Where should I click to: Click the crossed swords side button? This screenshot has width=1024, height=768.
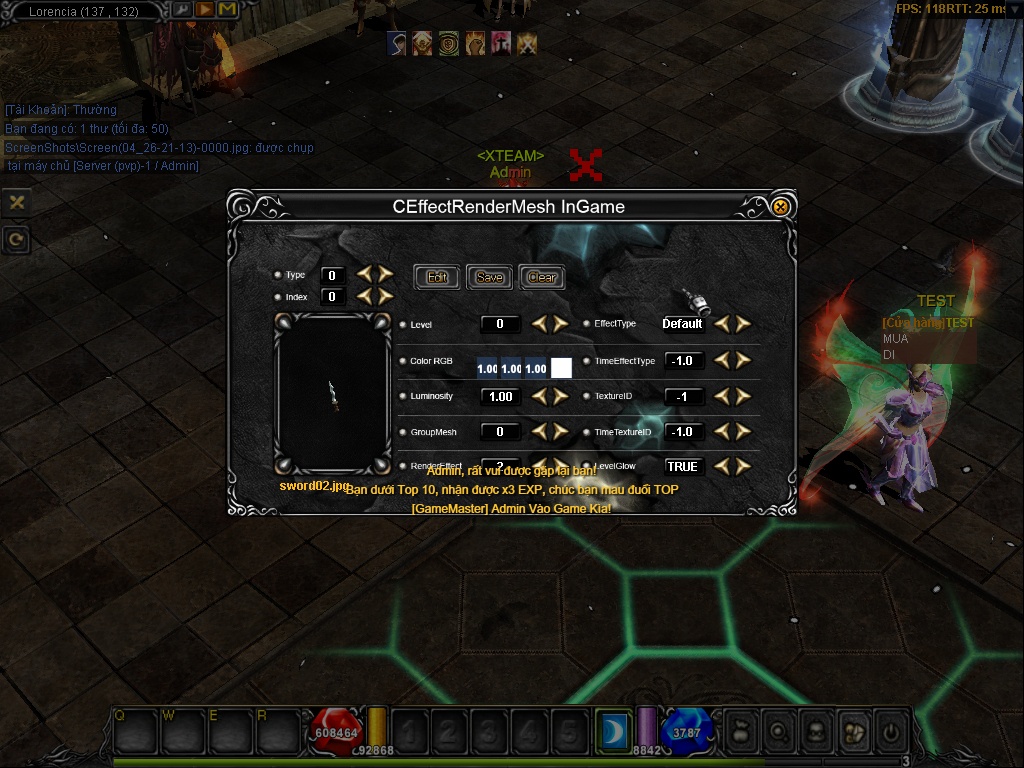(16, 202)
